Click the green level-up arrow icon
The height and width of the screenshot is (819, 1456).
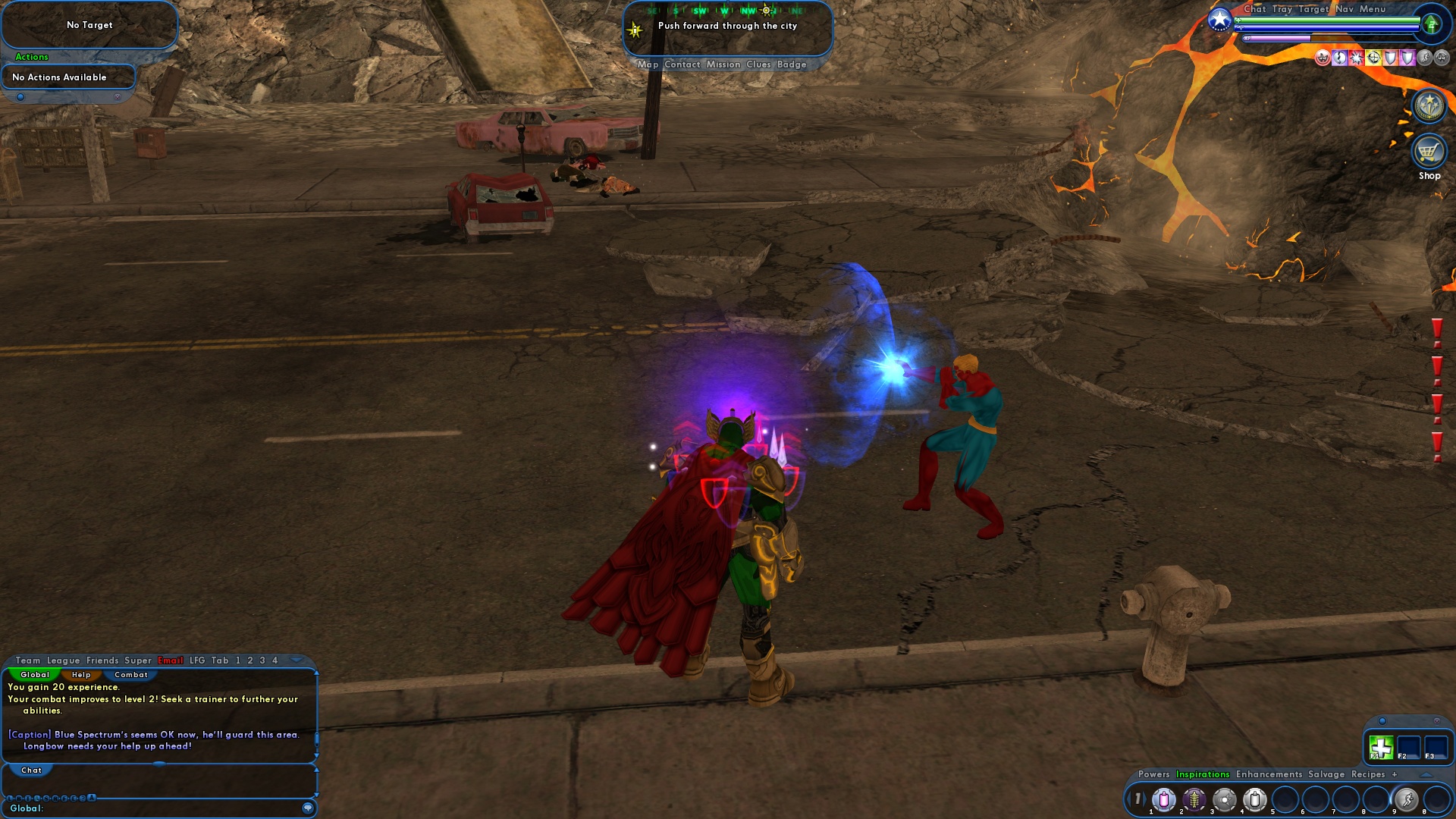tap(1432, 25)
